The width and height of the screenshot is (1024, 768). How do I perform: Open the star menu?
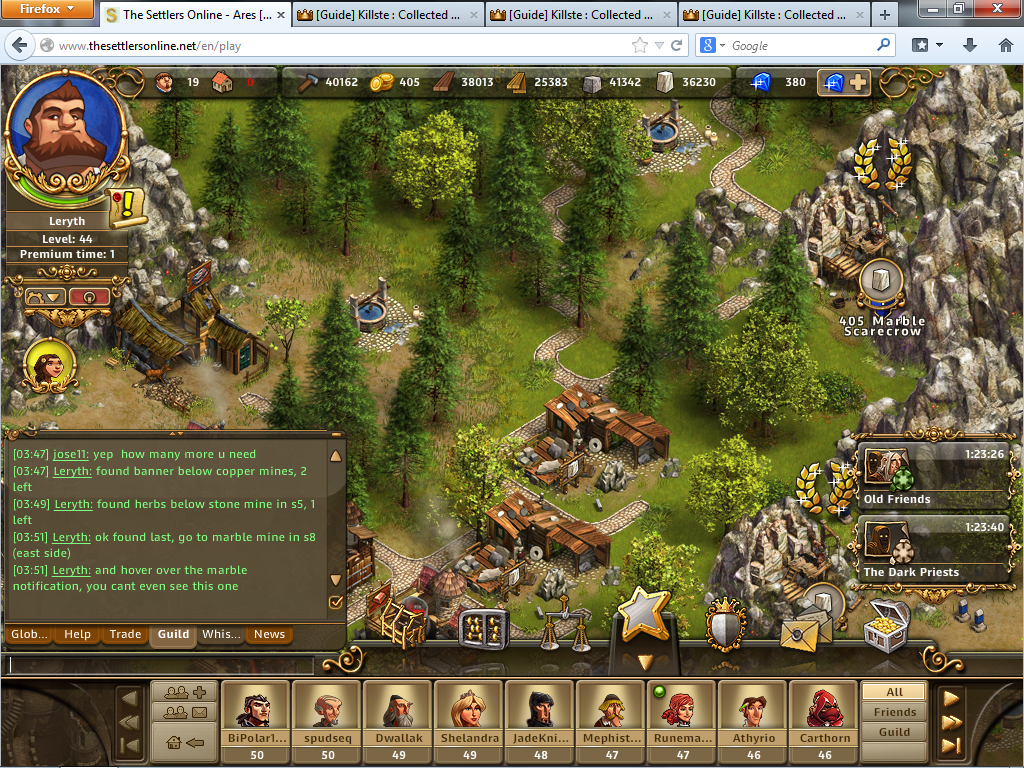(644, 615)
